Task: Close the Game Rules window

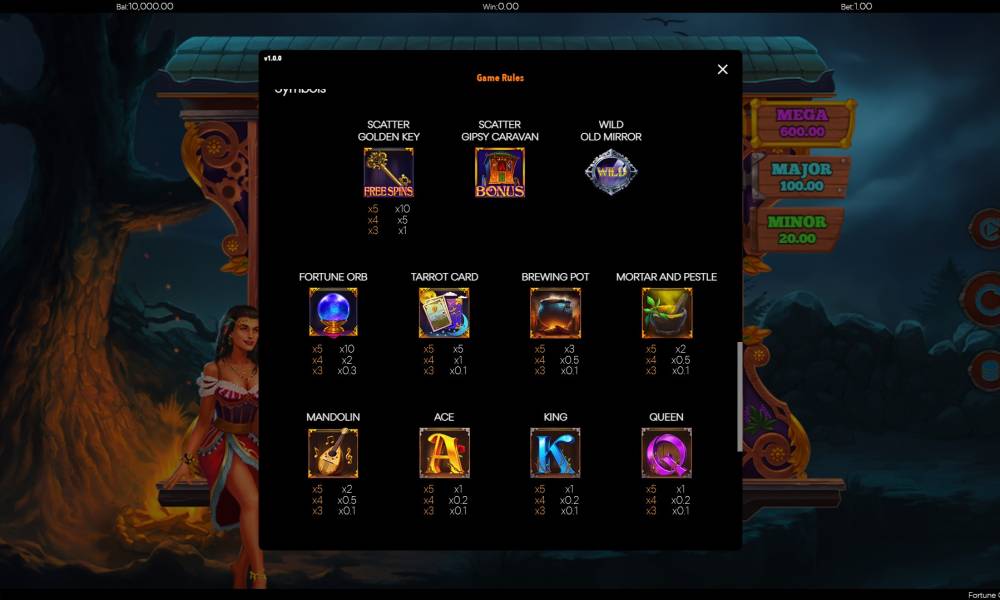Action: click(722, 69)
